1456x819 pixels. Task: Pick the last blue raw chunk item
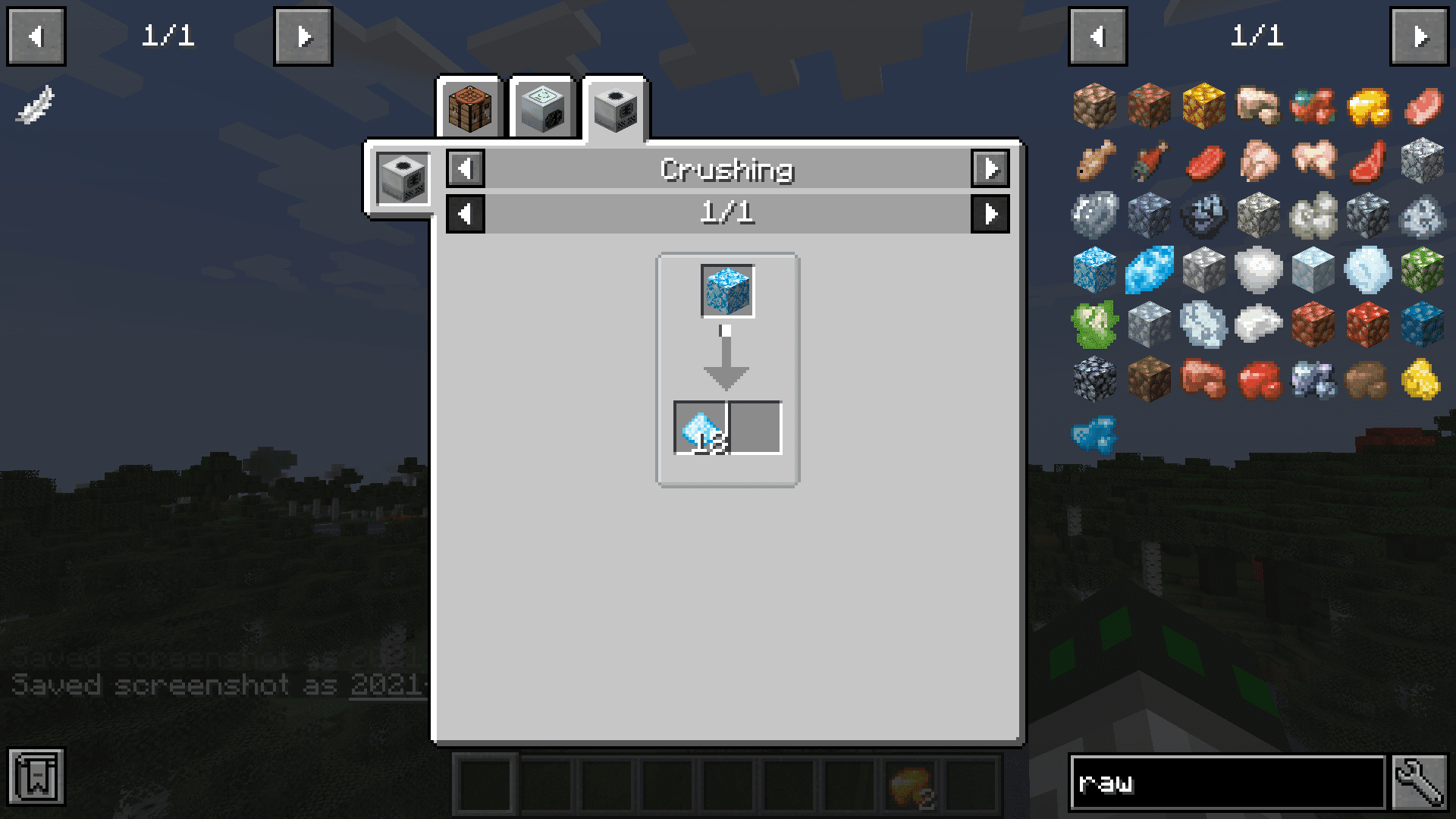point(1094,434)
